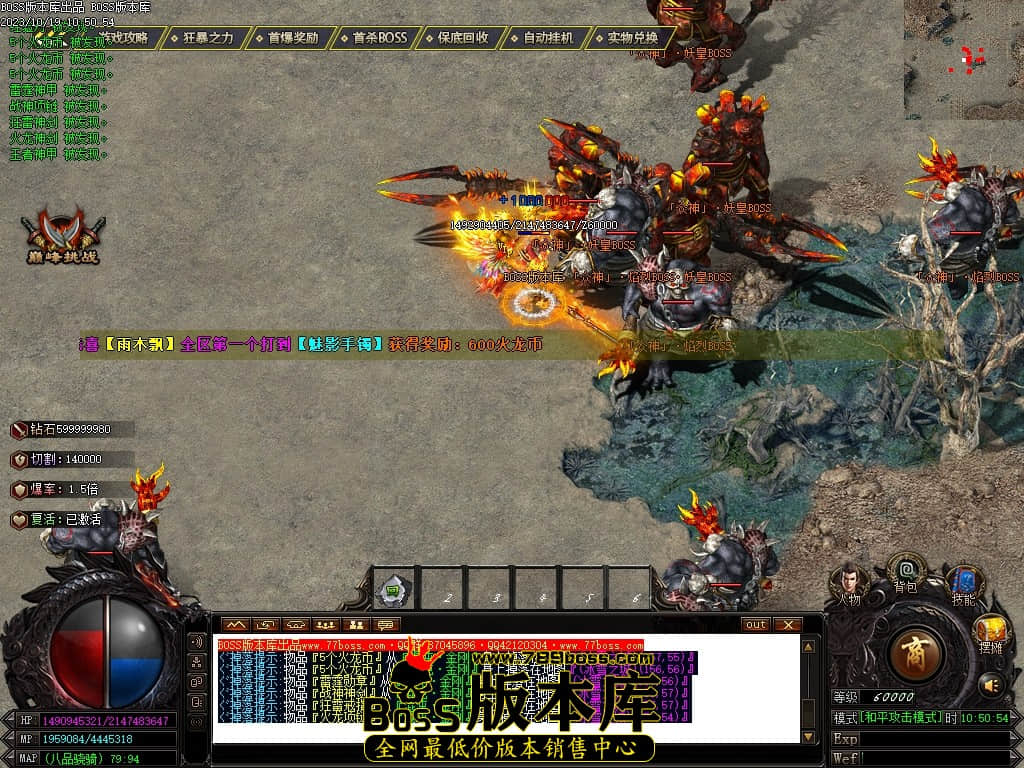Open the 摆摊 treasure chest stall
Screen dimensions: 1024x768
pos(991,632)
